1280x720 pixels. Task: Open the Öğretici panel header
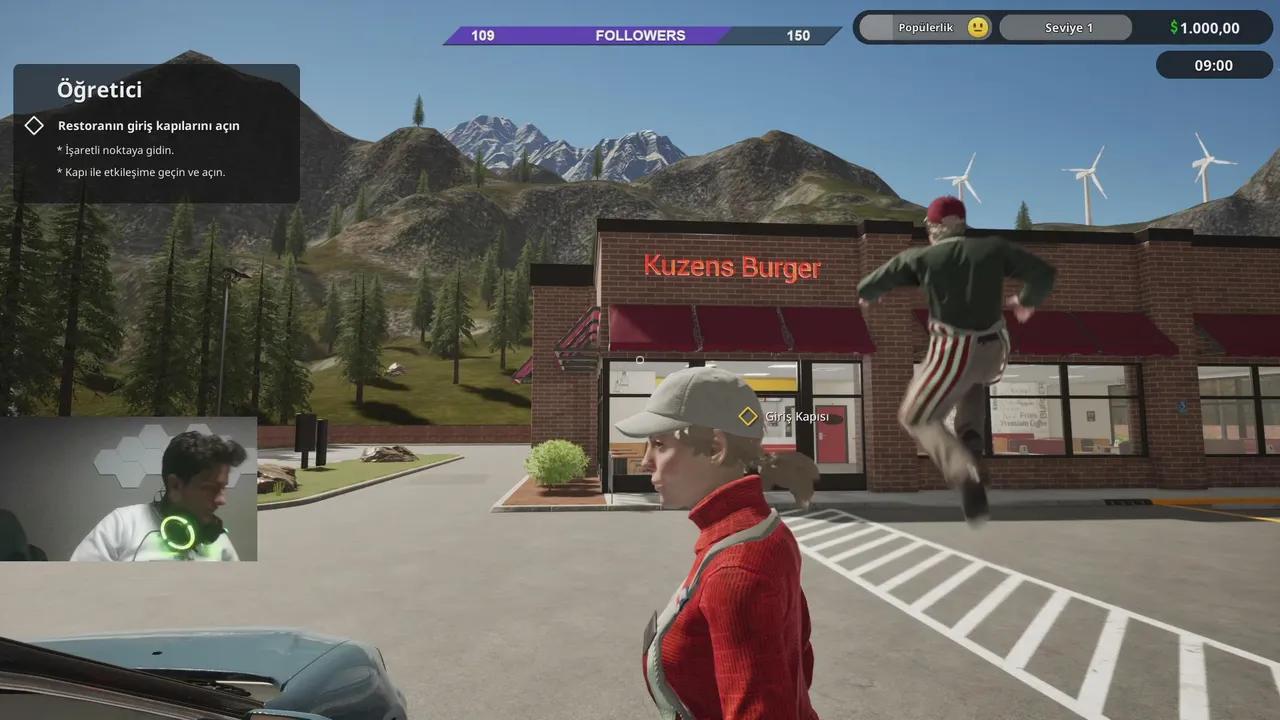coord(99,89)
